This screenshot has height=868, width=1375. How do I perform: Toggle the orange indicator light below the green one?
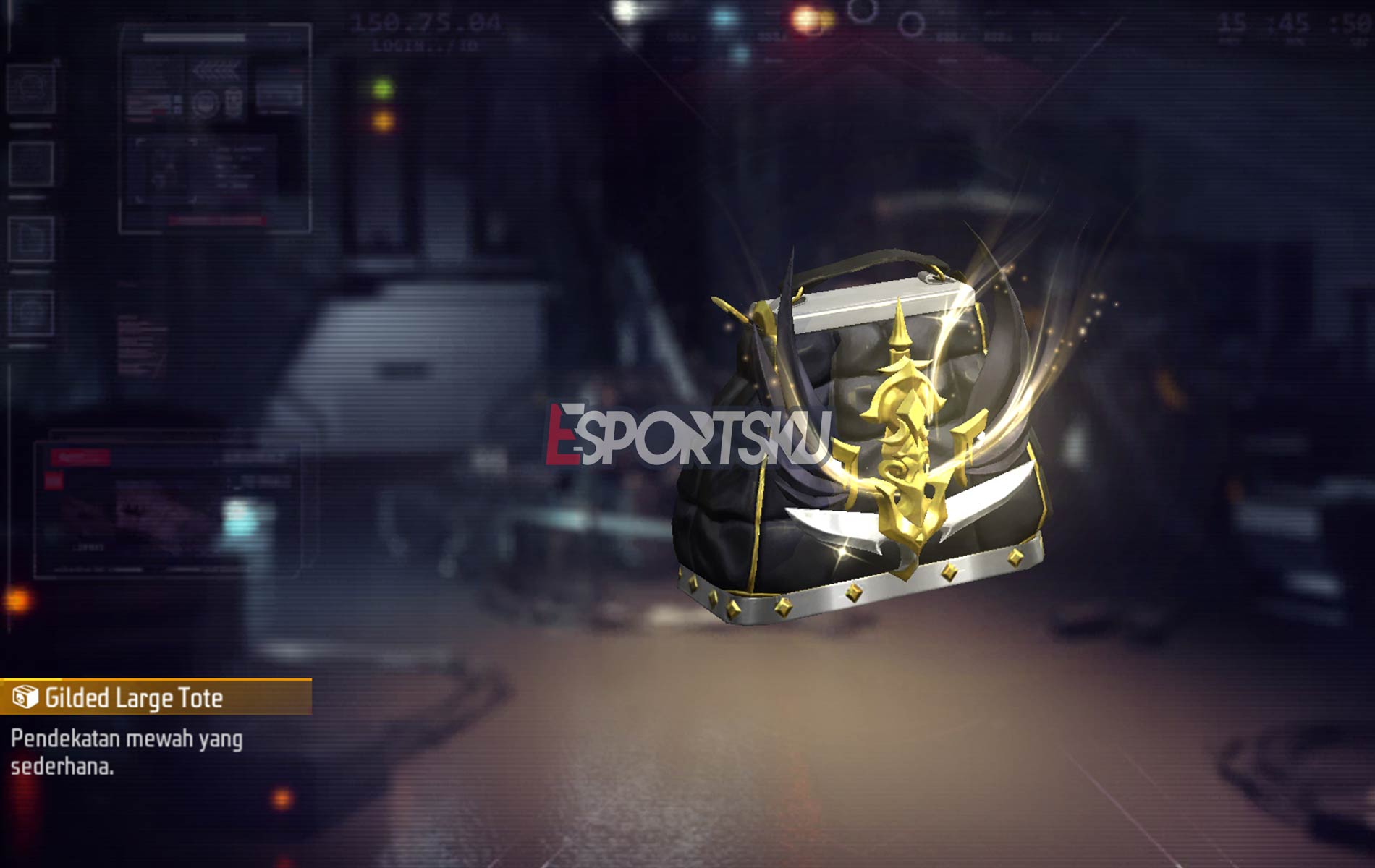click(x=383, y=122)
